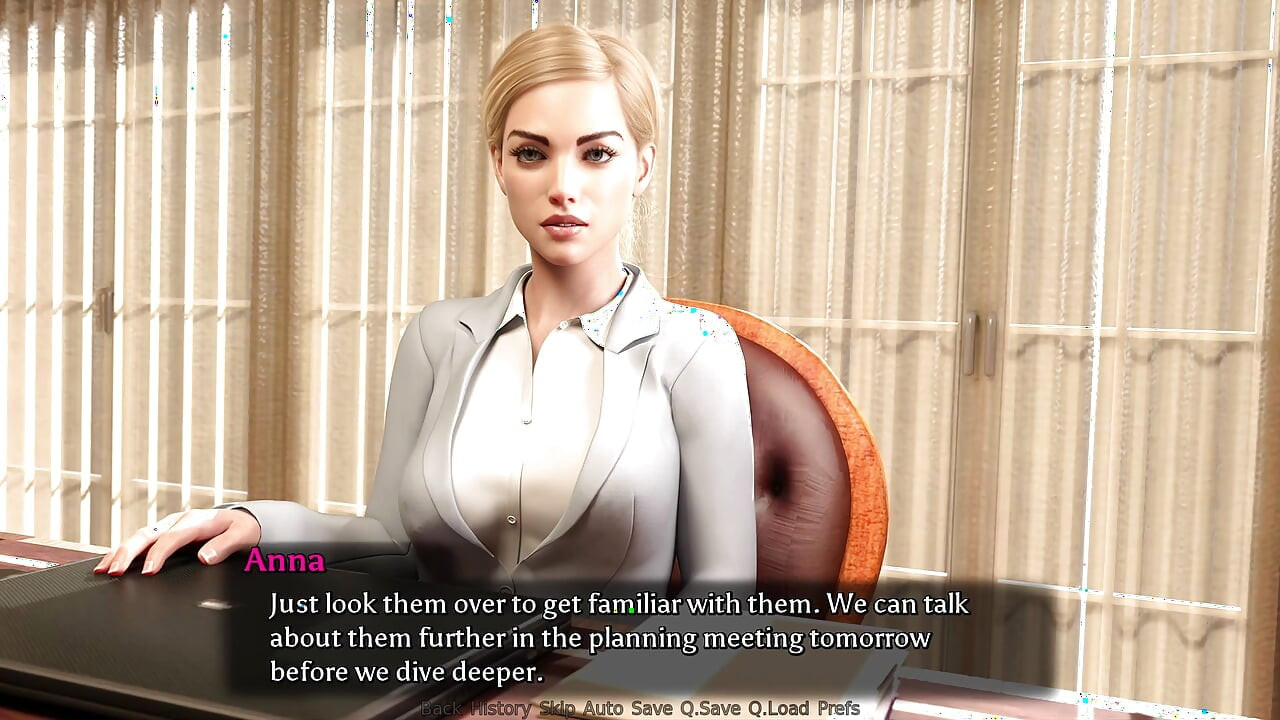Click the quick menu bar strip
Image resolution: width=1280 pixels, height=720 pixels.
coord(640,708)
